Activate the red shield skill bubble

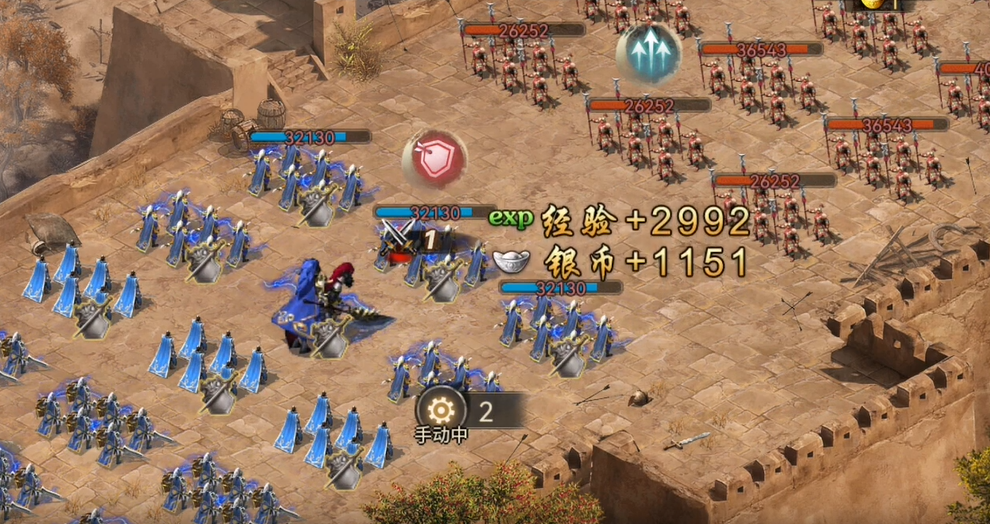coord(435,160)
